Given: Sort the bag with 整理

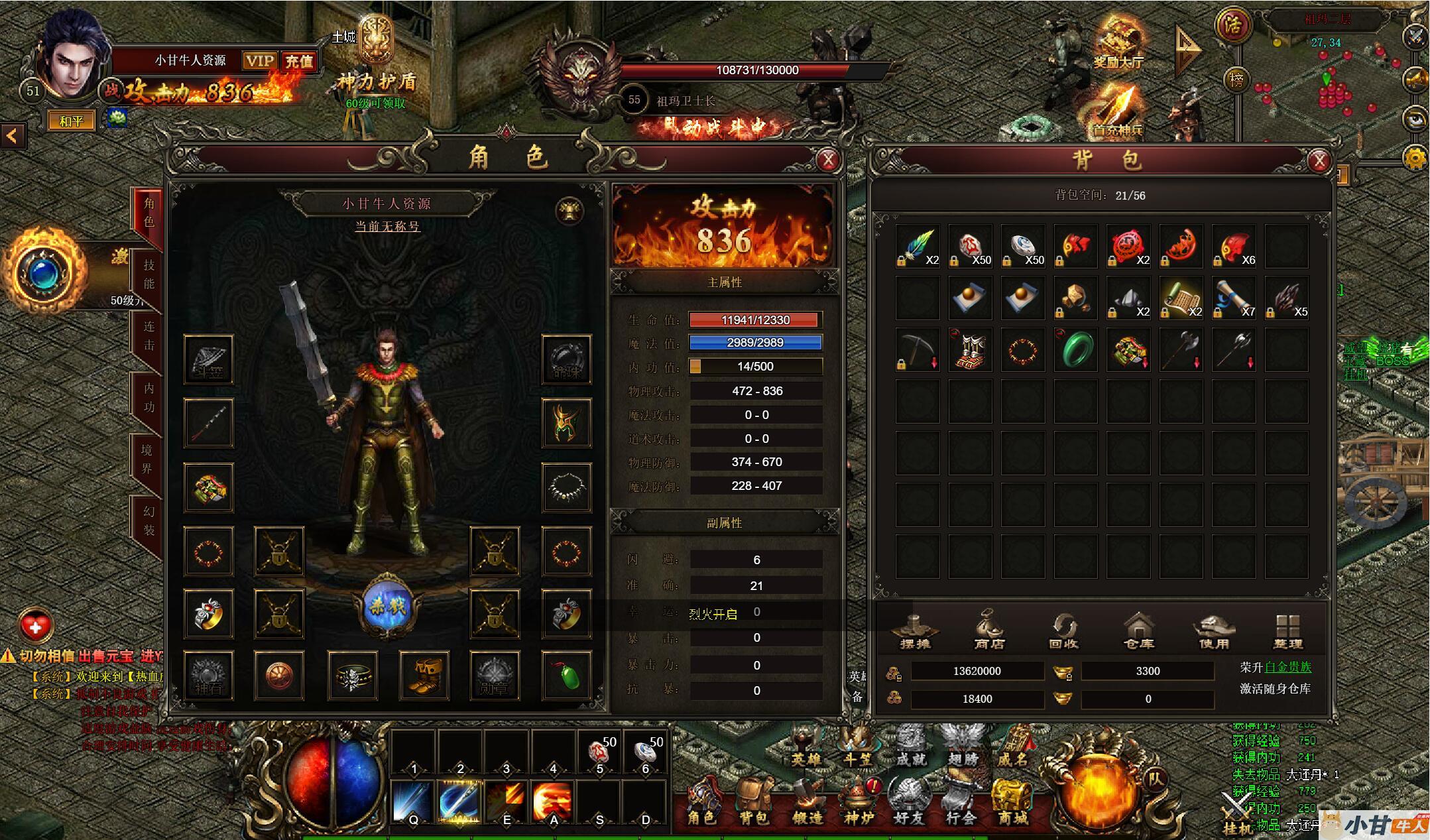Looking at the screenshot, I should pos(1287,632).
